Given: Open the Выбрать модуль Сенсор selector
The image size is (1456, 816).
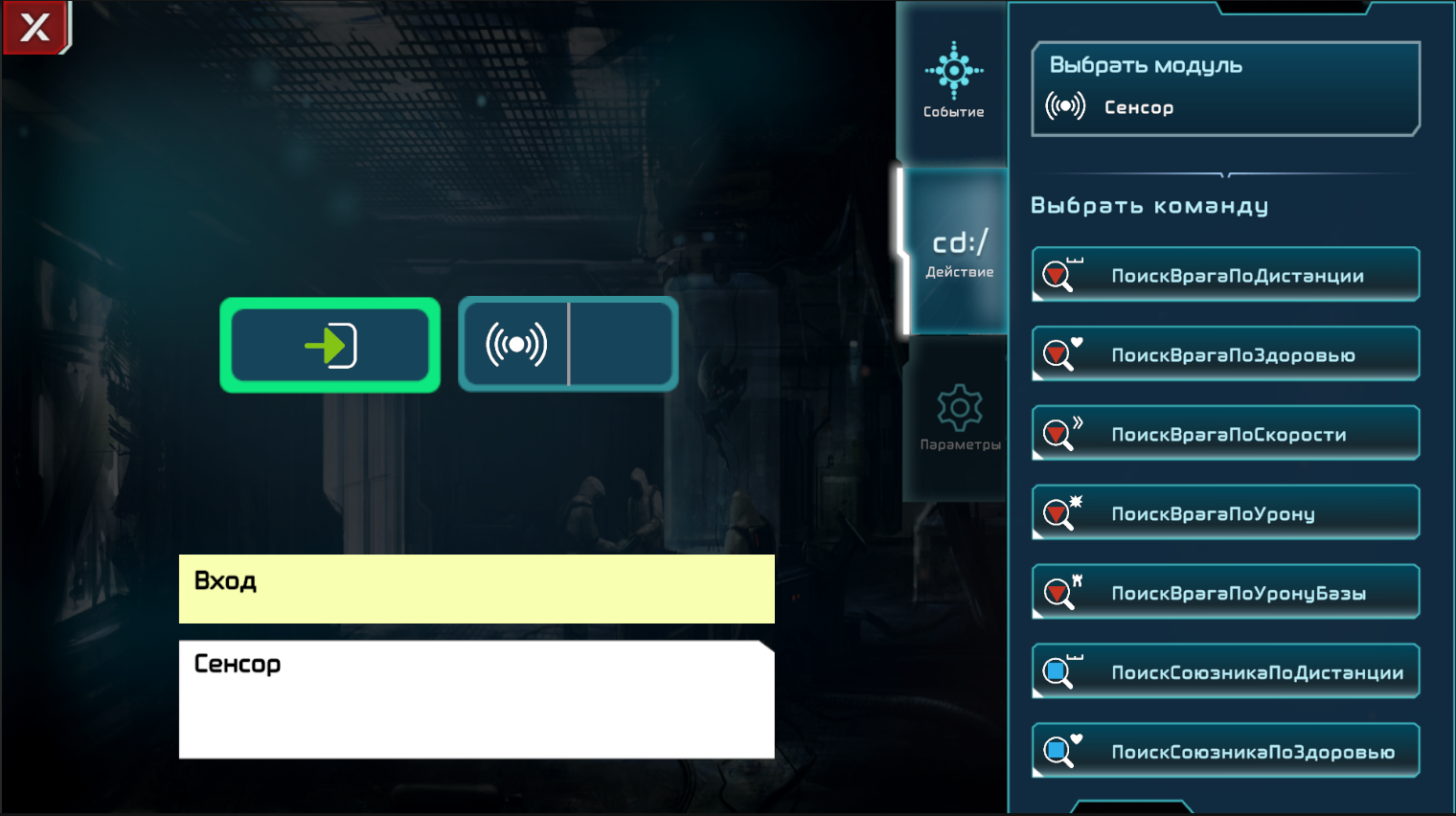Looking at the screenshot, I should tap(1224, 88).
